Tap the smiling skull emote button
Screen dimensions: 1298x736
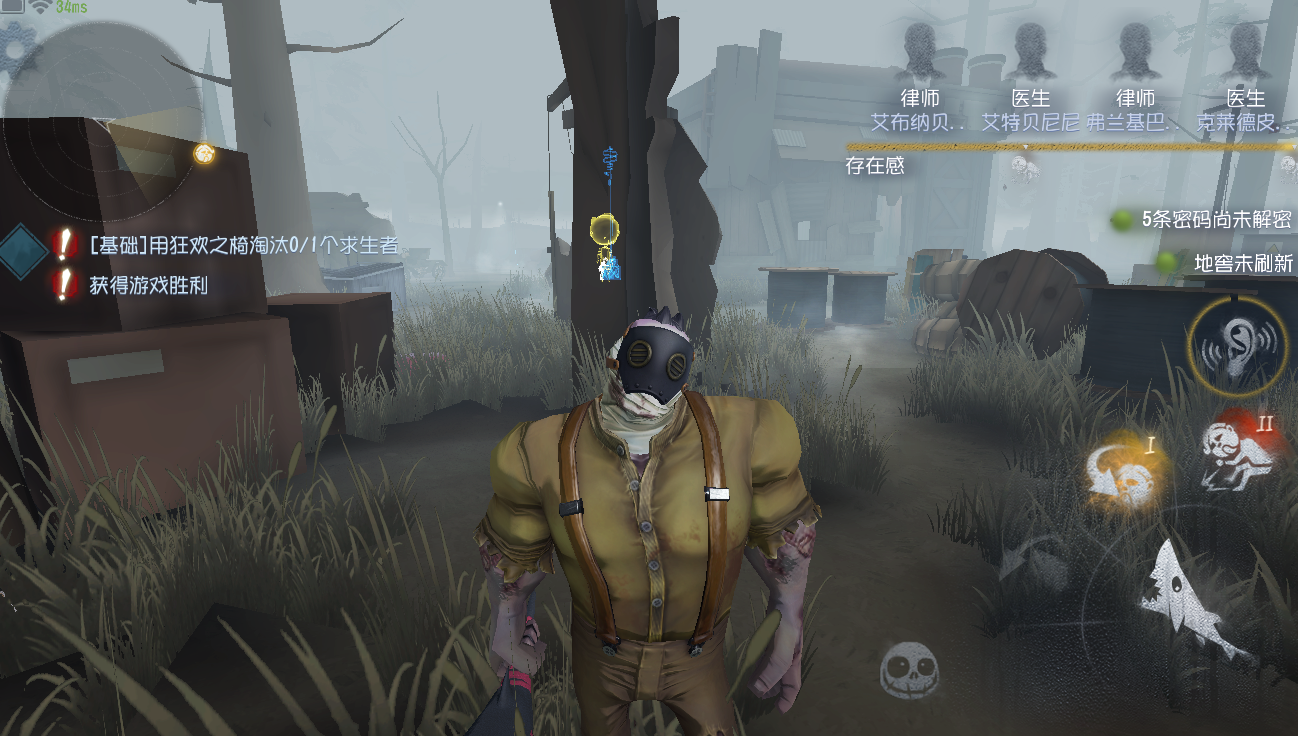[909, 669]
